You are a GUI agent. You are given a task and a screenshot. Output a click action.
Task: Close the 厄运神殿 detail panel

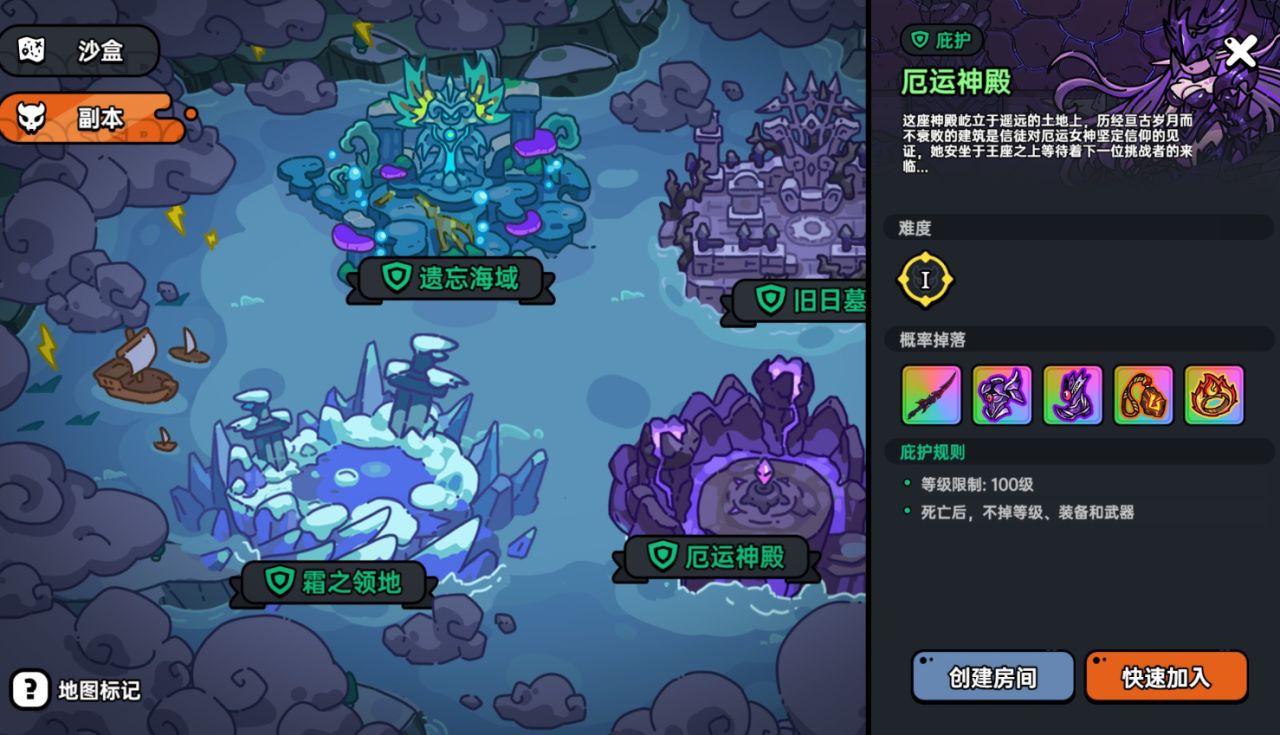(1240, 51)
